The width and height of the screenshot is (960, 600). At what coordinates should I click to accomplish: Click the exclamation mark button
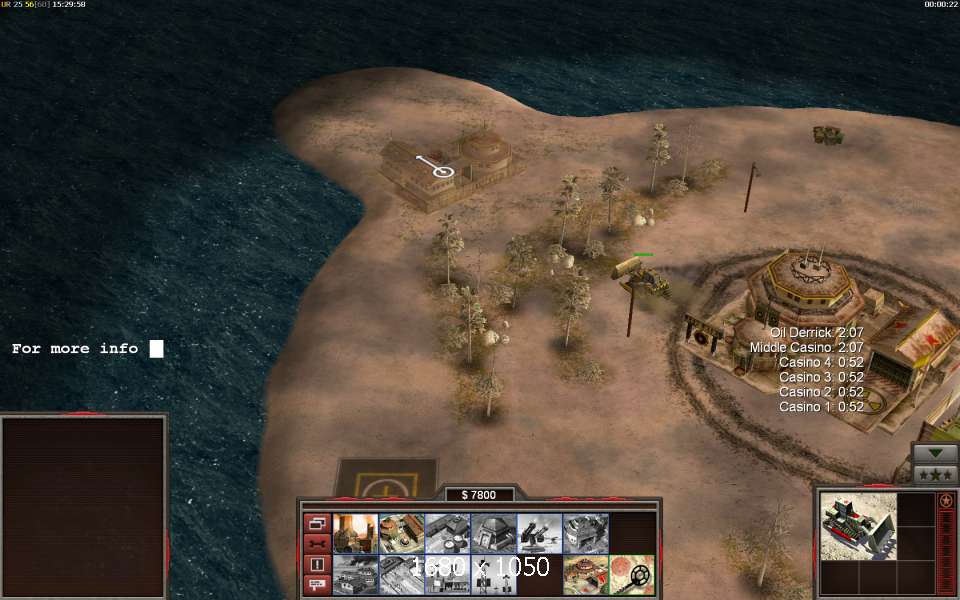(x=317, y=564)
